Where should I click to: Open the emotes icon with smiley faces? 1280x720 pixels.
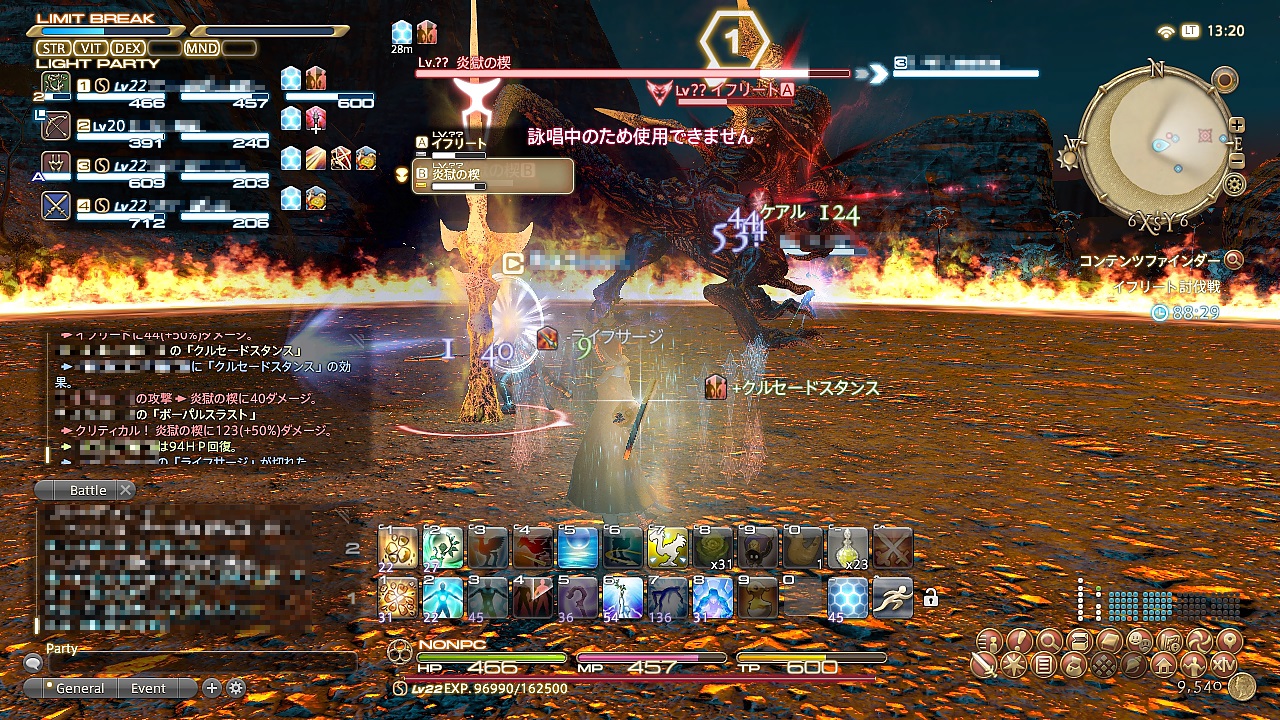click(1139, 640)
